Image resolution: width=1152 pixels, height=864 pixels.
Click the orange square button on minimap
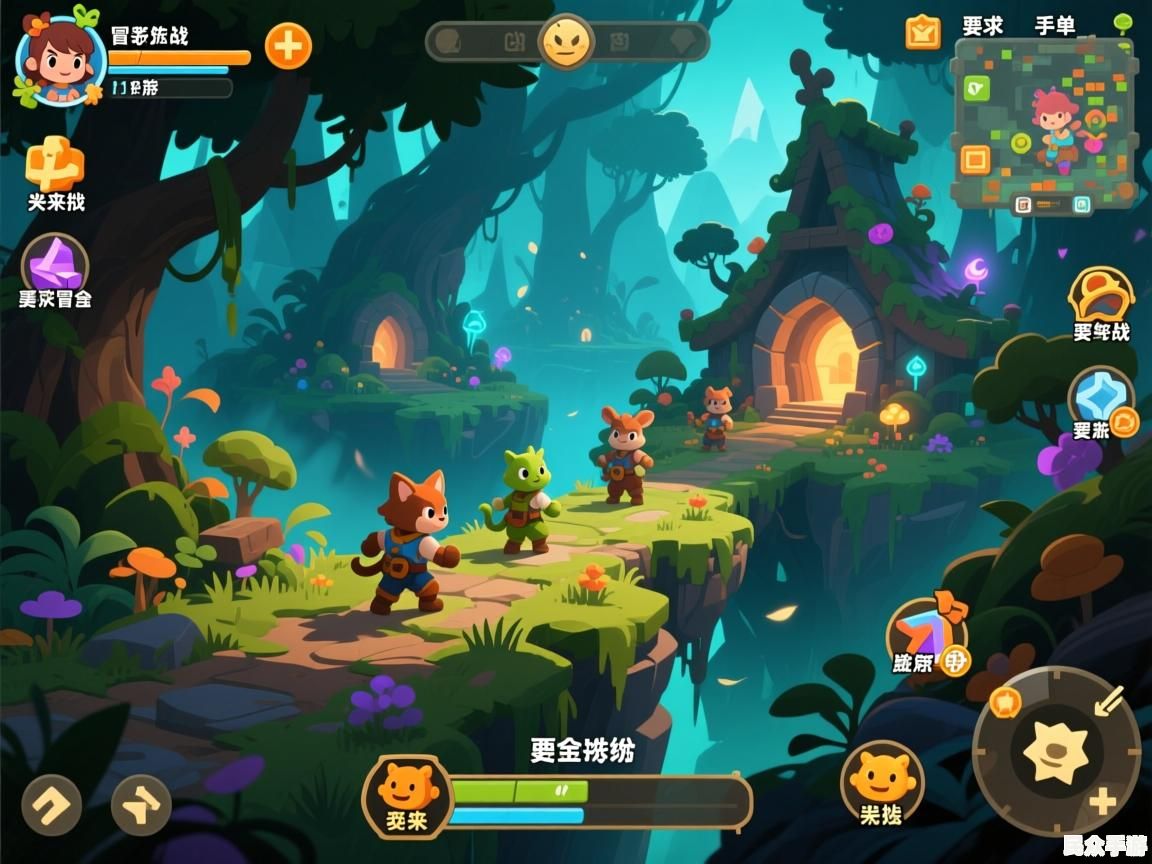point(974,159)
